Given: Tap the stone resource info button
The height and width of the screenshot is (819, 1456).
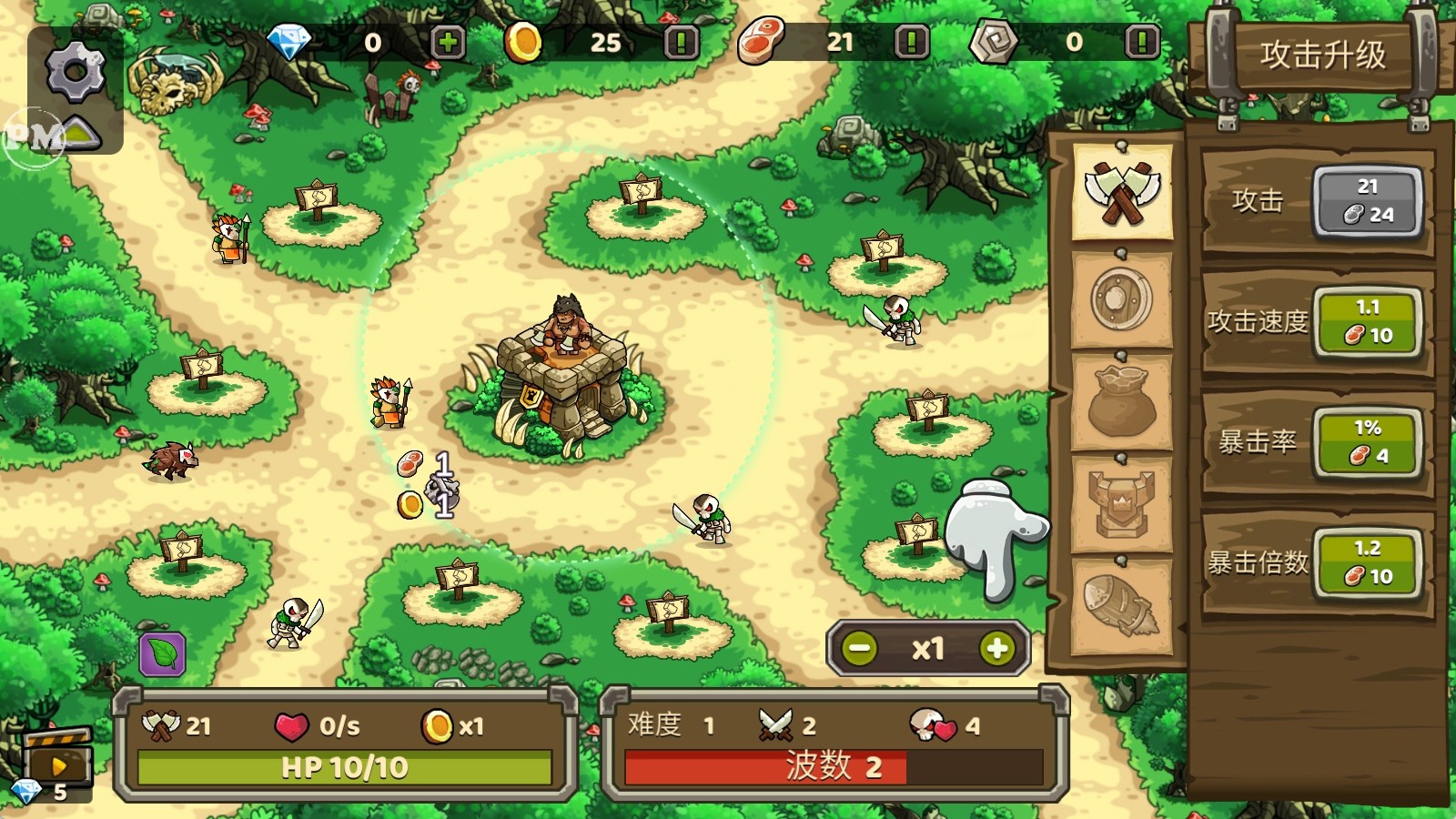Looking at the screenshot, I should click(1142, 43).
